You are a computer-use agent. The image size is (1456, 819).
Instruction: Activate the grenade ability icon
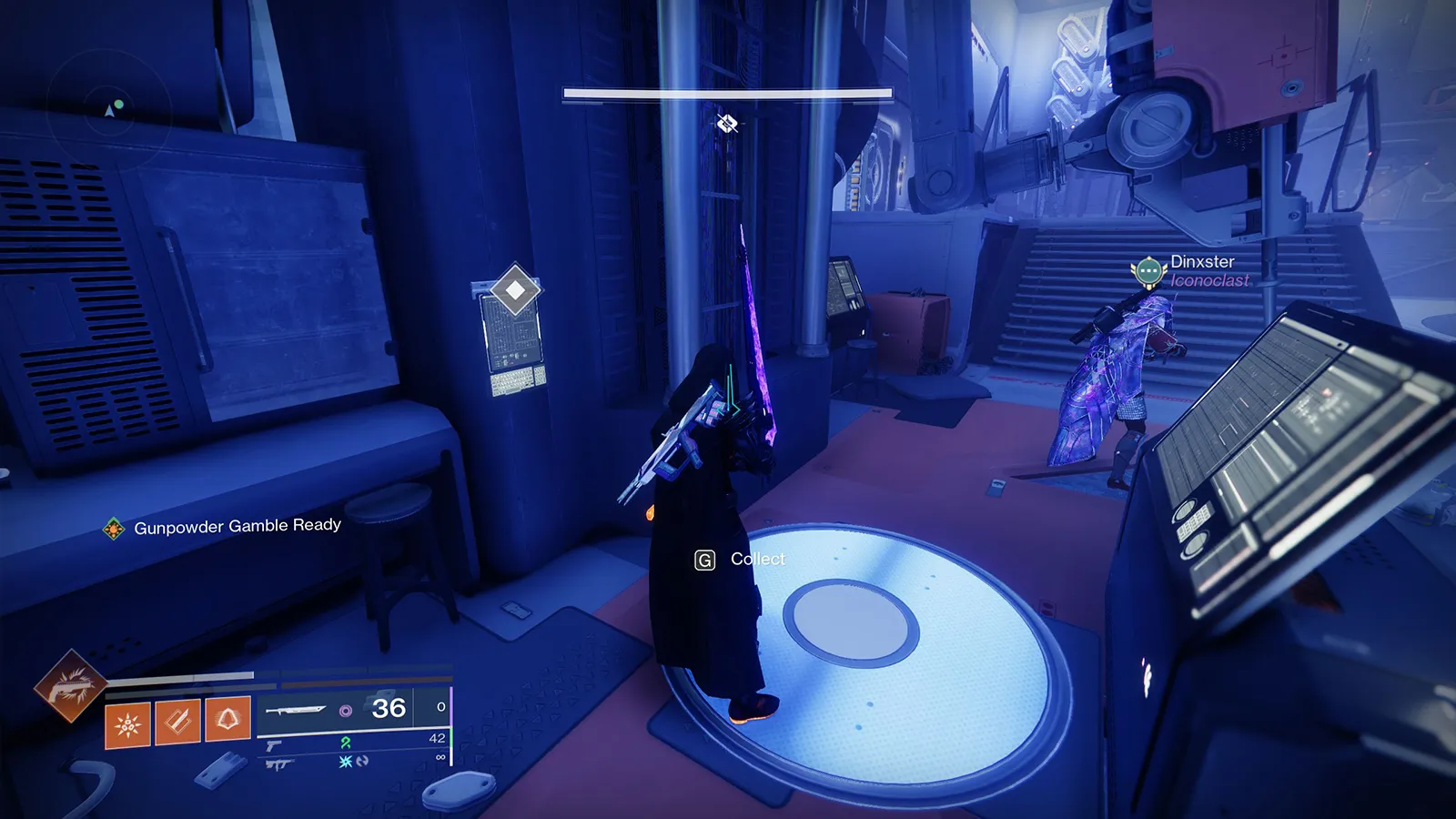coord(127,724)
